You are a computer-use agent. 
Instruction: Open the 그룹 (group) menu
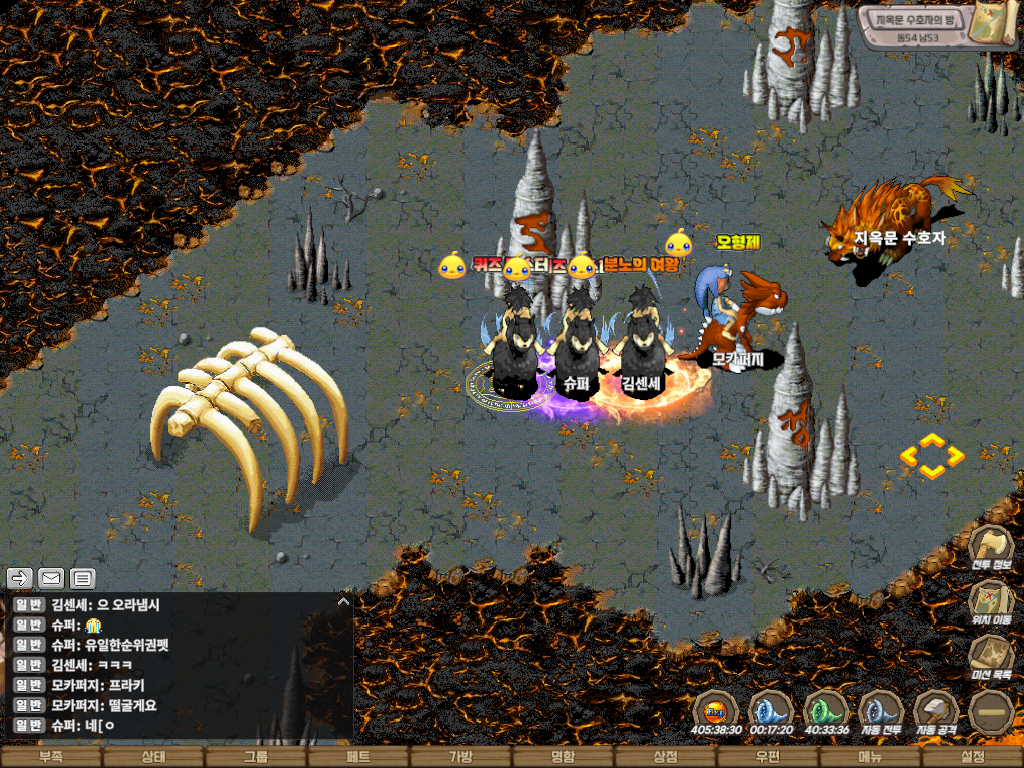point(256,757)
